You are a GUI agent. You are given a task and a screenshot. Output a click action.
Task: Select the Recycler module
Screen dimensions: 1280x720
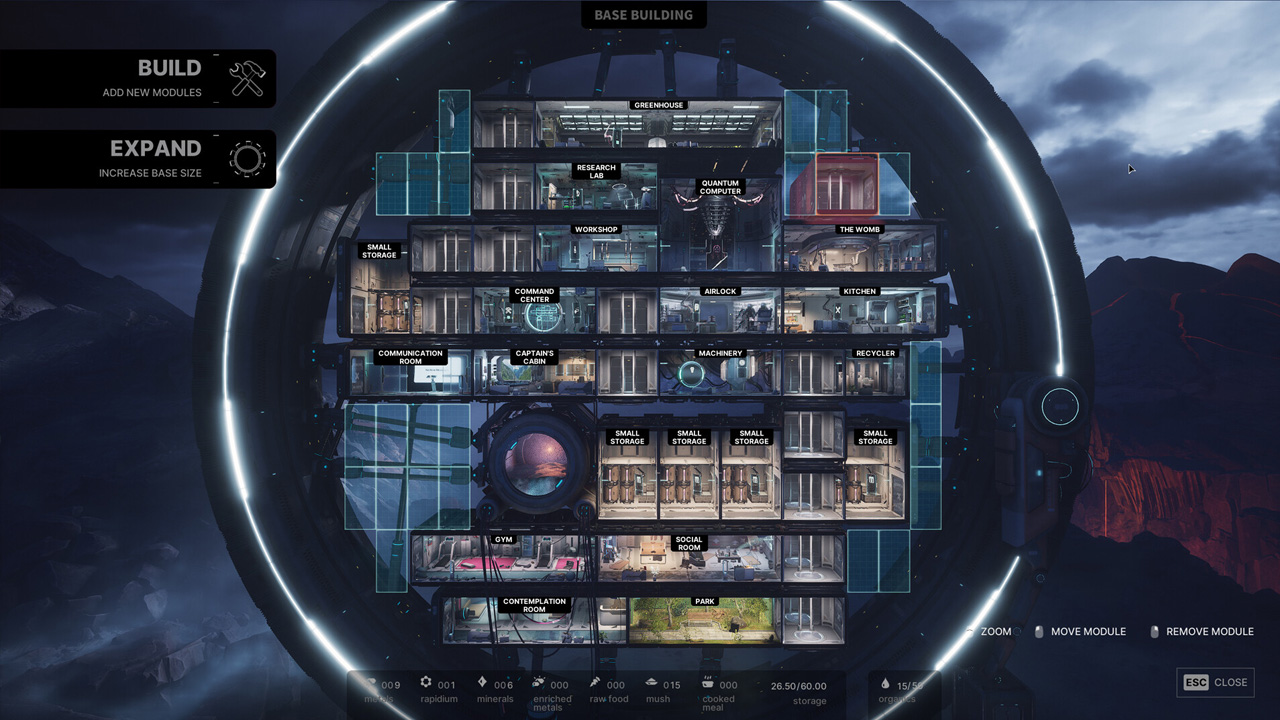click(x=875, y=373)
